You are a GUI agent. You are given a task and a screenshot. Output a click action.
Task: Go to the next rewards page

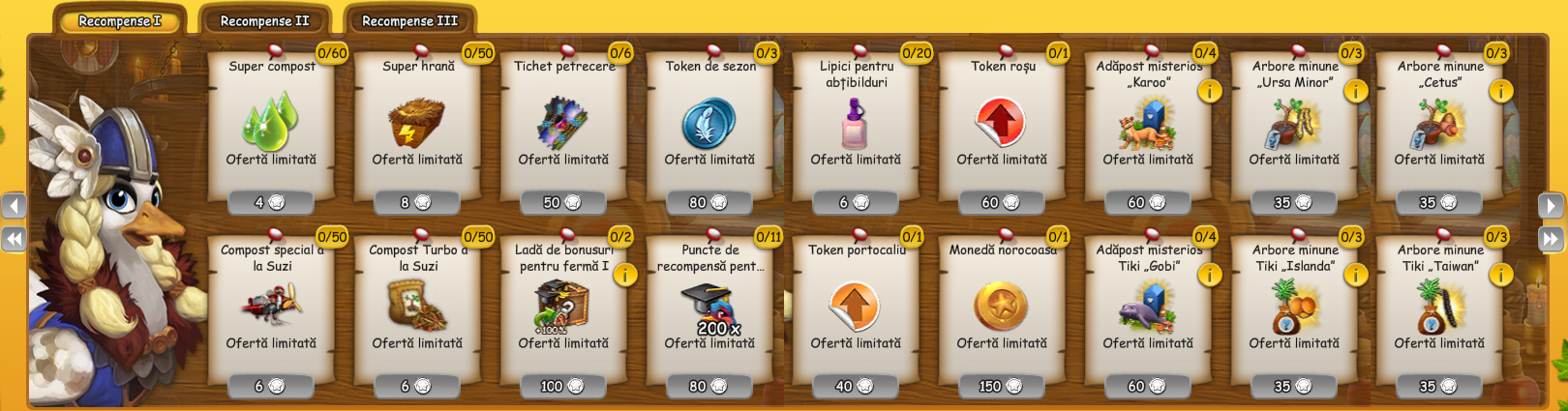pos(1551,205)
